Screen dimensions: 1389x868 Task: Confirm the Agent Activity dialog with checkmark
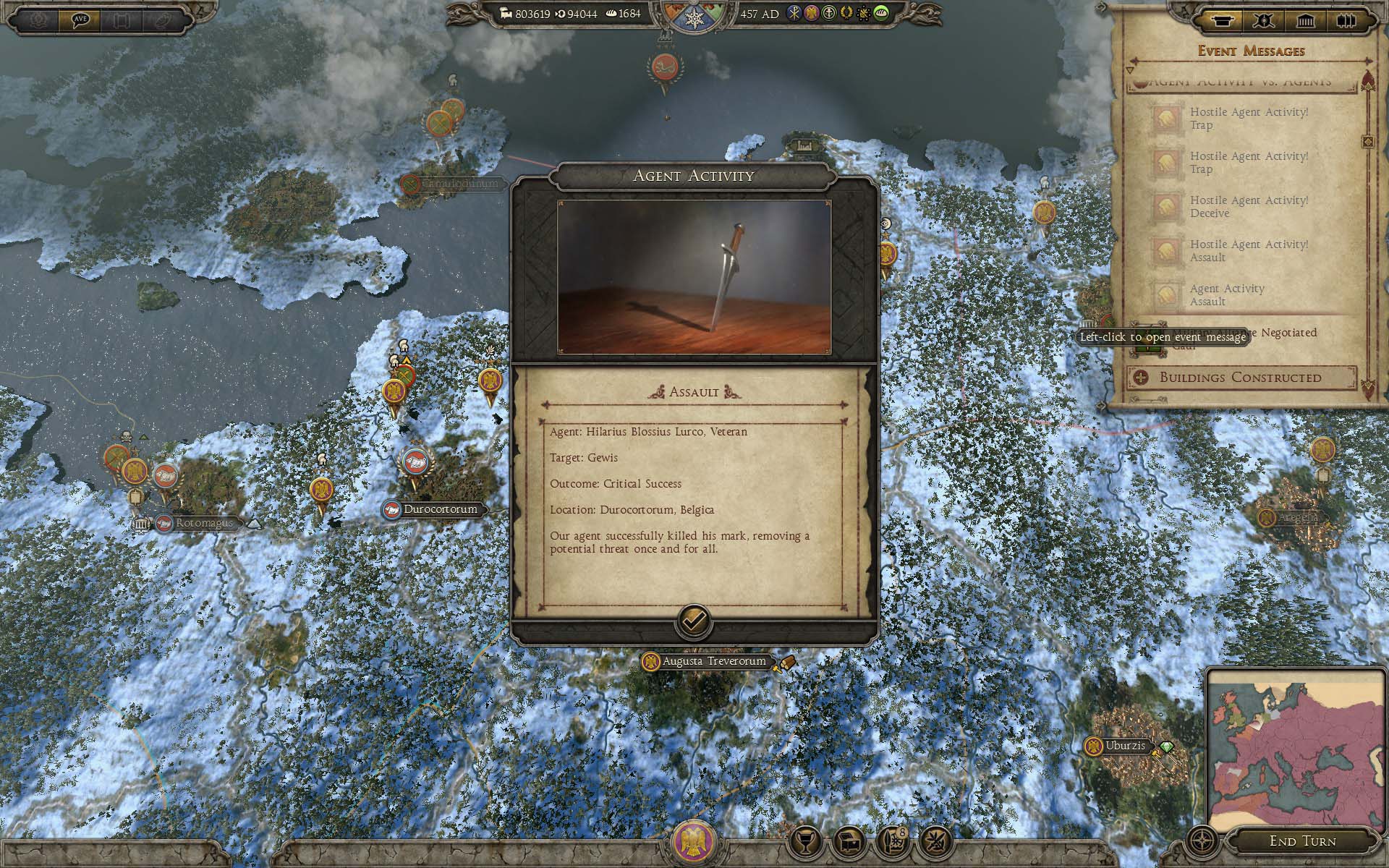point(693,621)
